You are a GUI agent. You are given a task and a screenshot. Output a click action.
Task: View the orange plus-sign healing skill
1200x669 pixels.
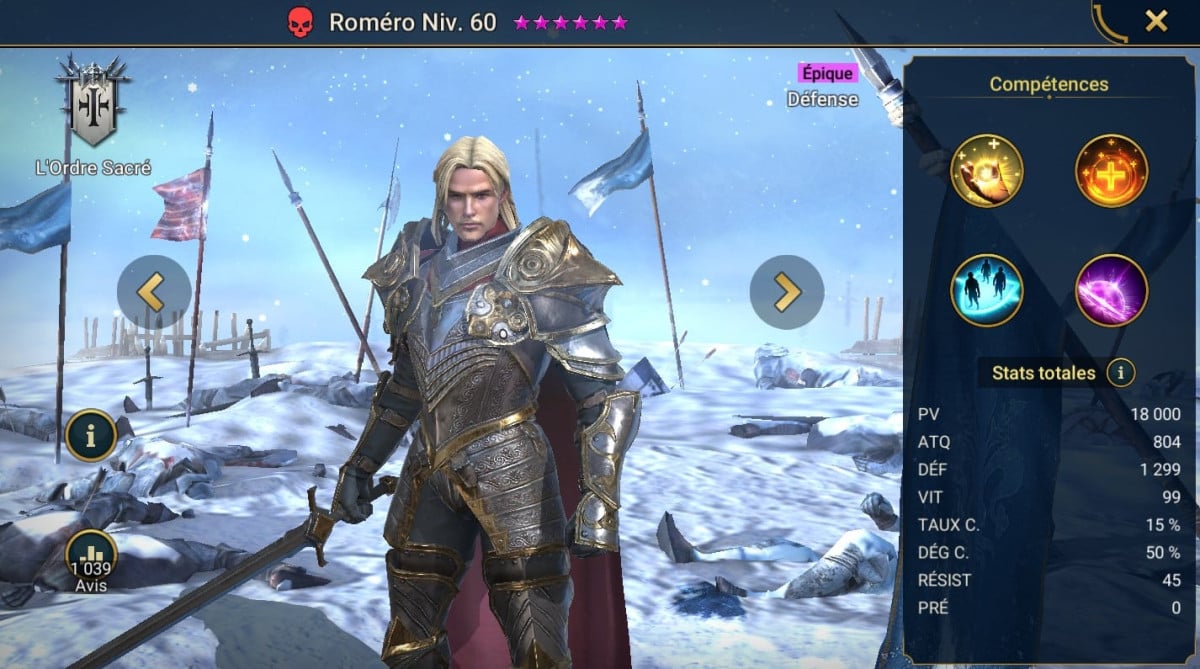pyautogui.click(x=1111, y=171)
